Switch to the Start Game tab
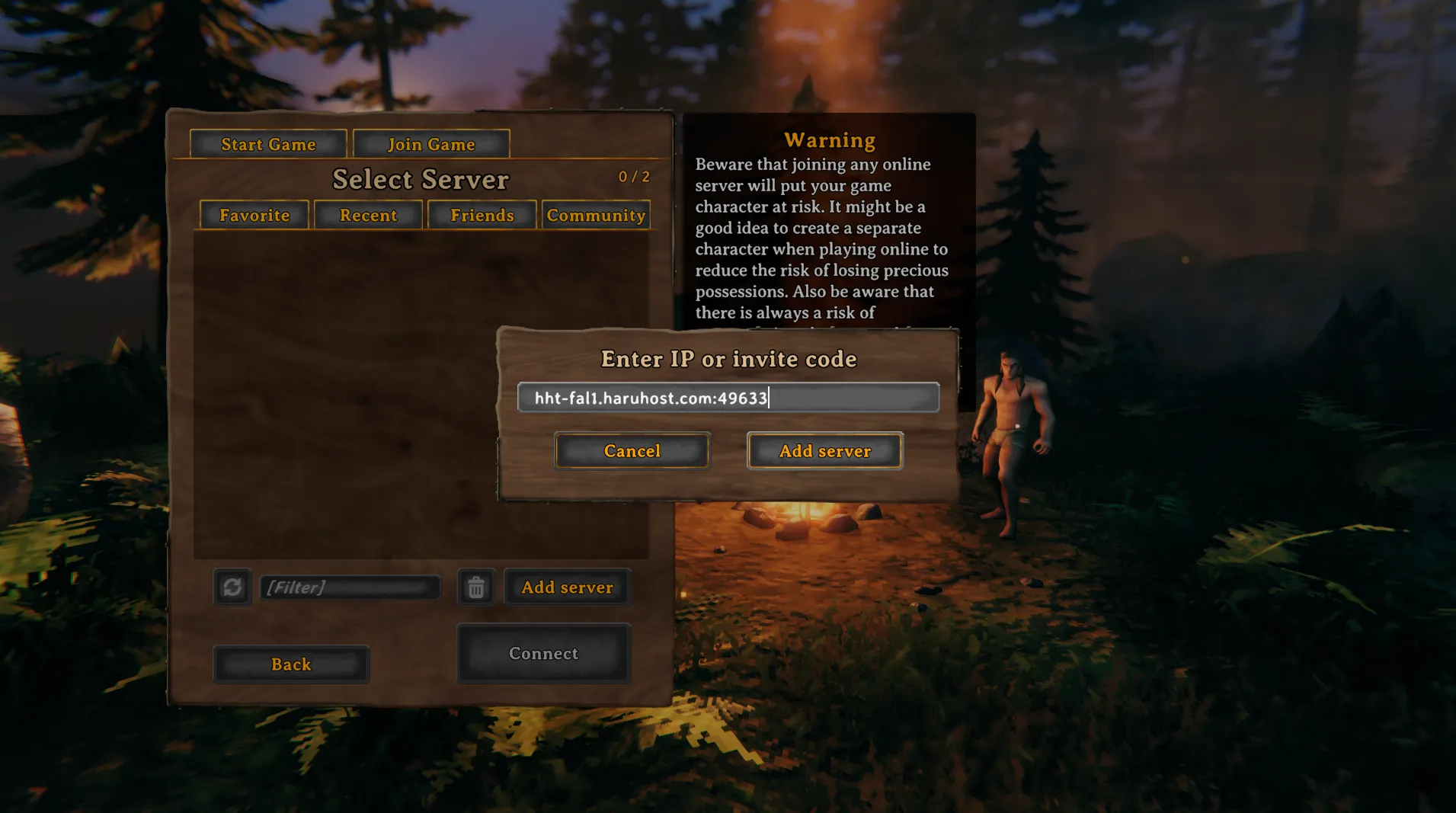The image size is (1456, 813). coord(268,144)
